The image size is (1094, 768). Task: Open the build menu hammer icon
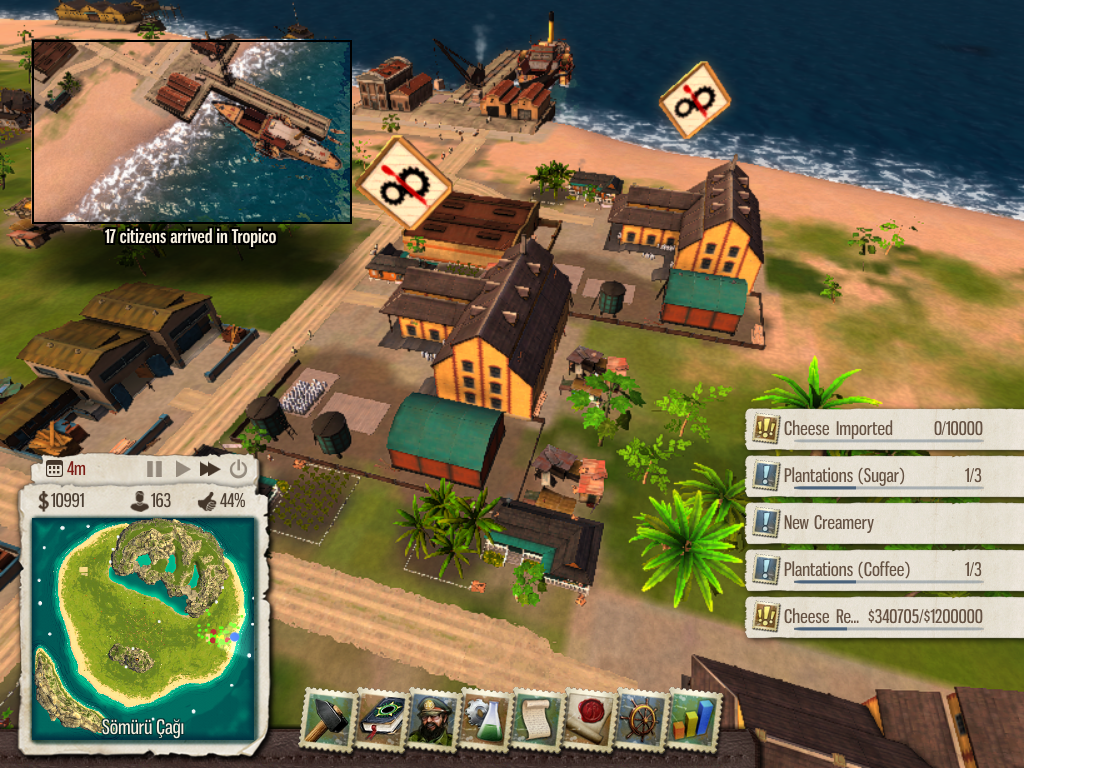pos(328,719)
